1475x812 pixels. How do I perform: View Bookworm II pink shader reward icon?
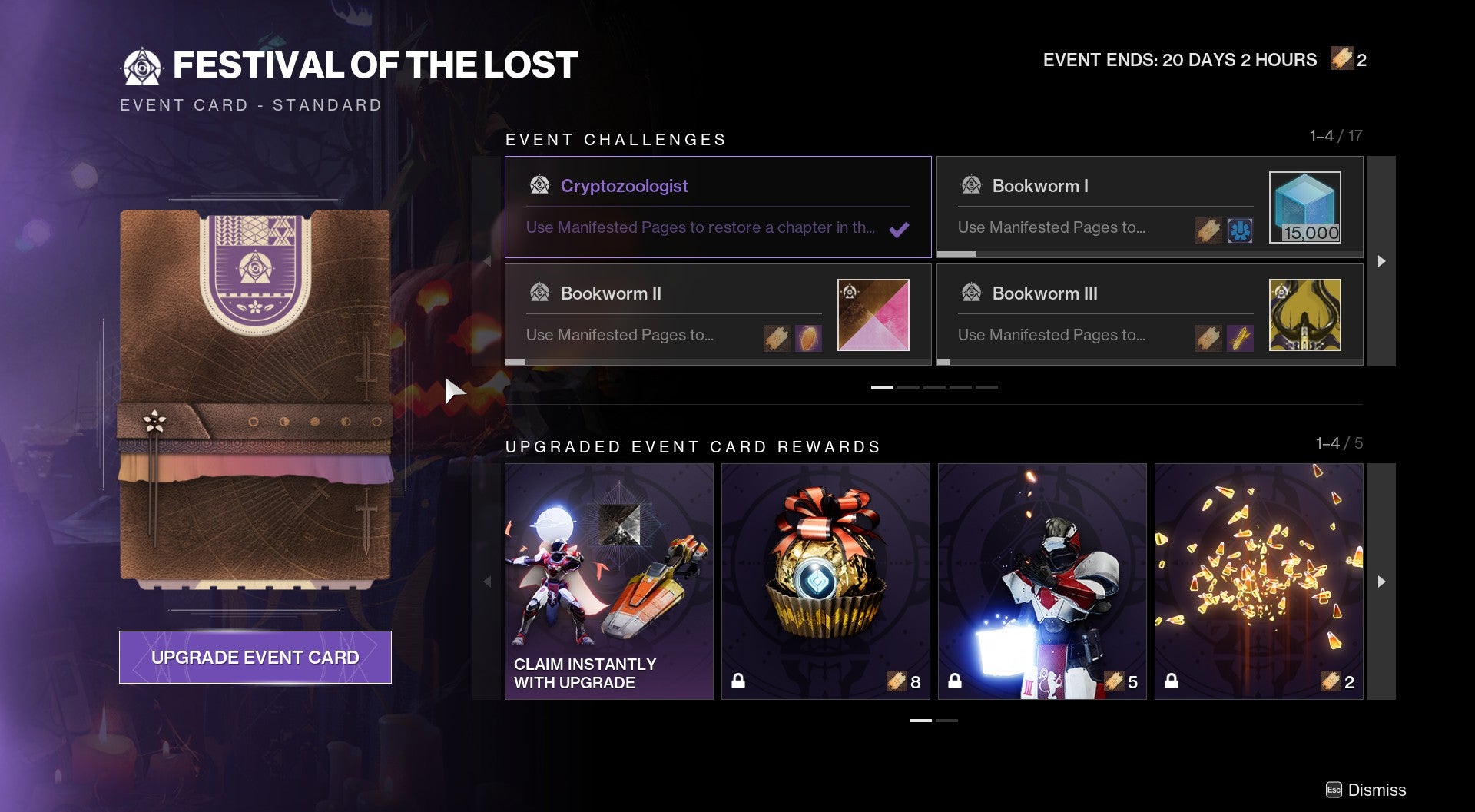pos(873,314)
